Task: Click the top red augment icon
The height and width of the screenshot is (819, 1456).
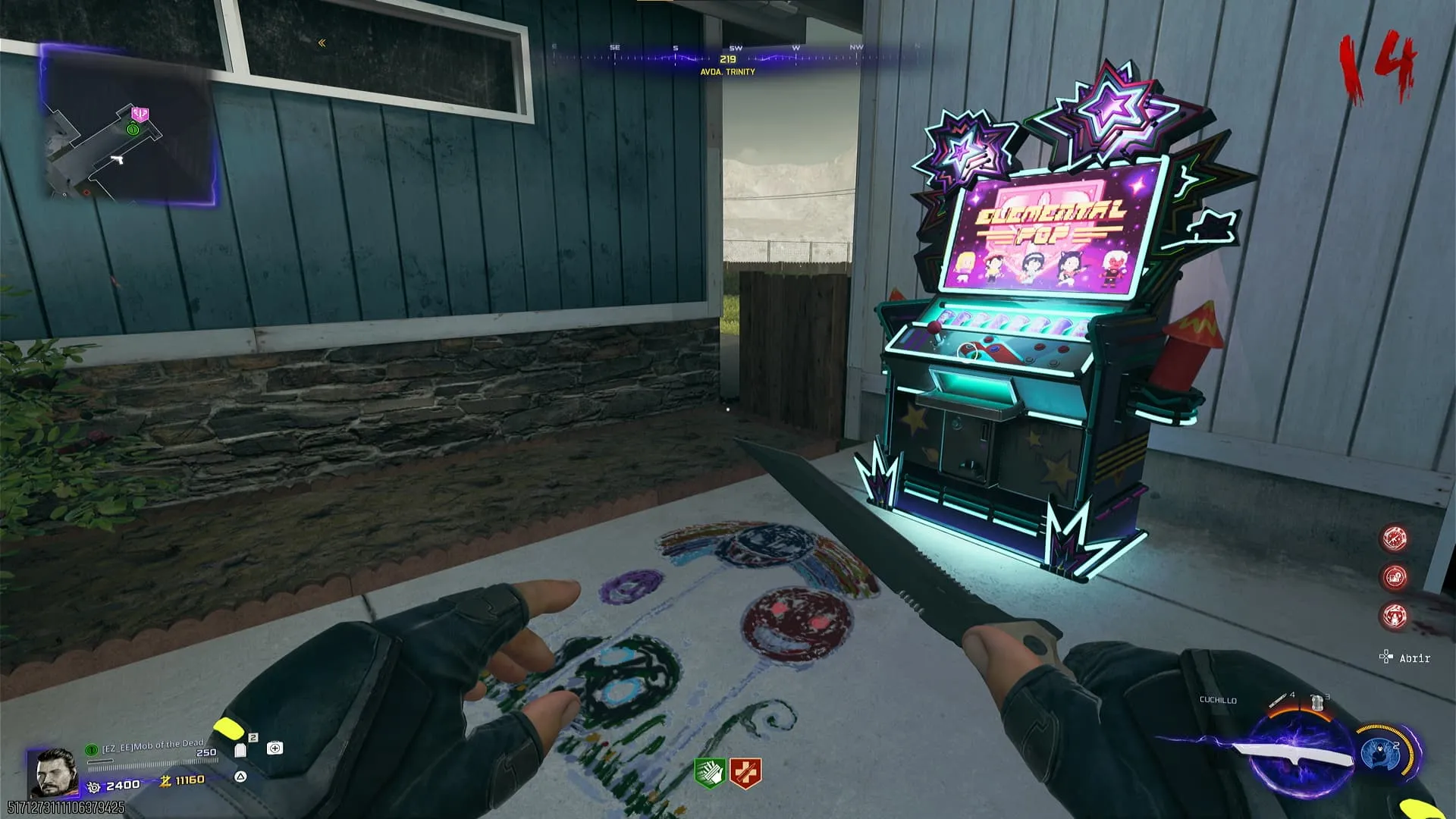Action: click(x=1395, y=538)
